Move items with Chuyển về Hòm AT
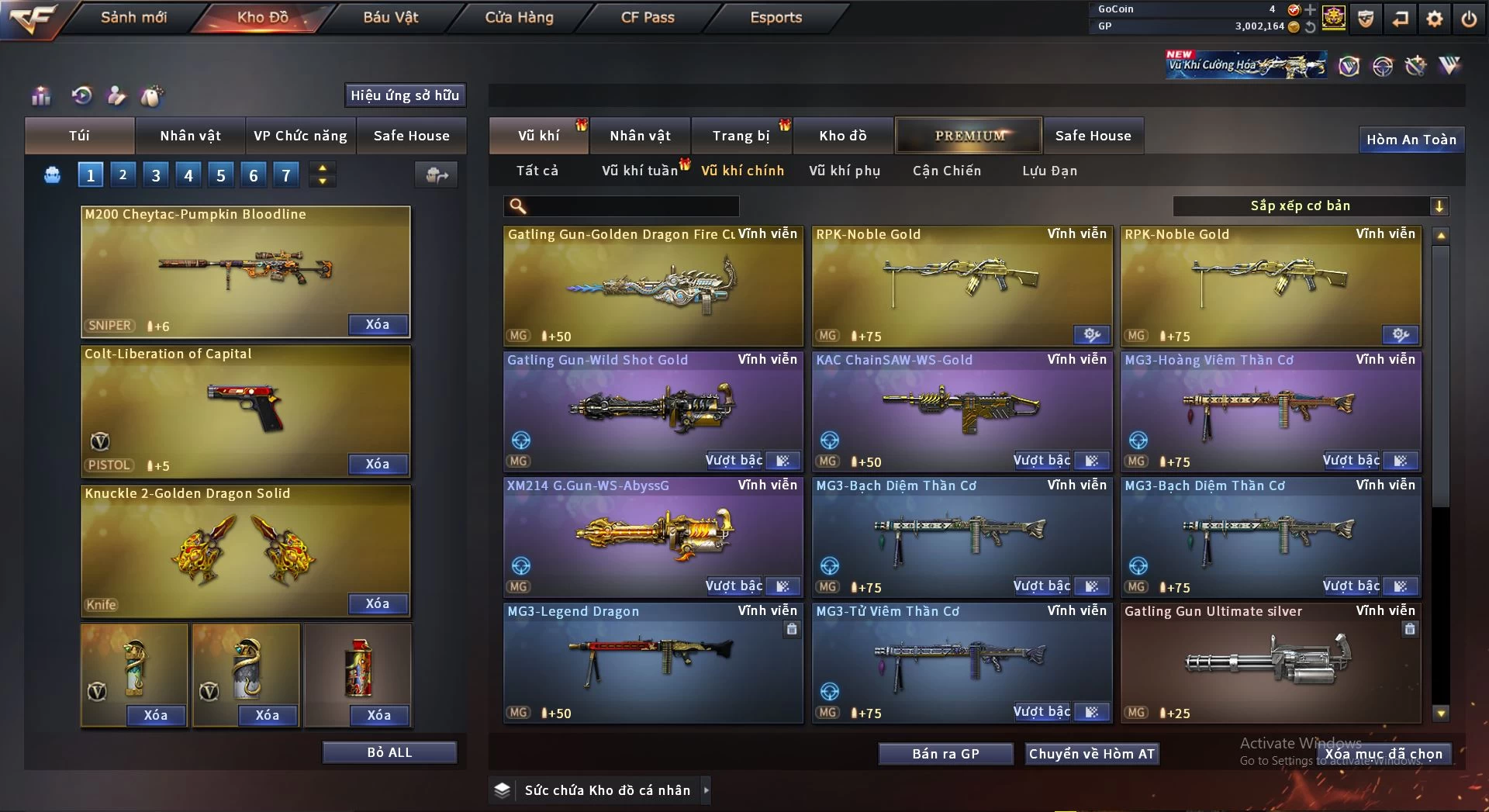This screenshot has width=1489, height=812. point(1091,754)
